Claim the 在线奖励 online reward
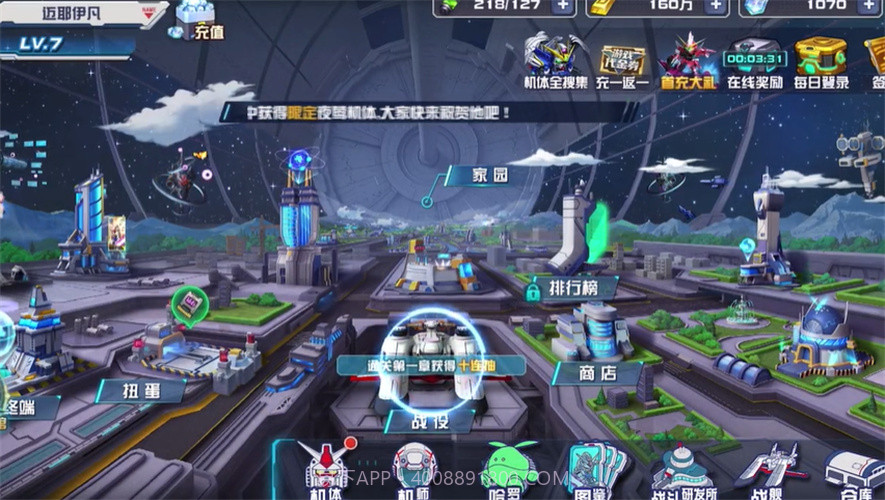 tap(754, 62)
